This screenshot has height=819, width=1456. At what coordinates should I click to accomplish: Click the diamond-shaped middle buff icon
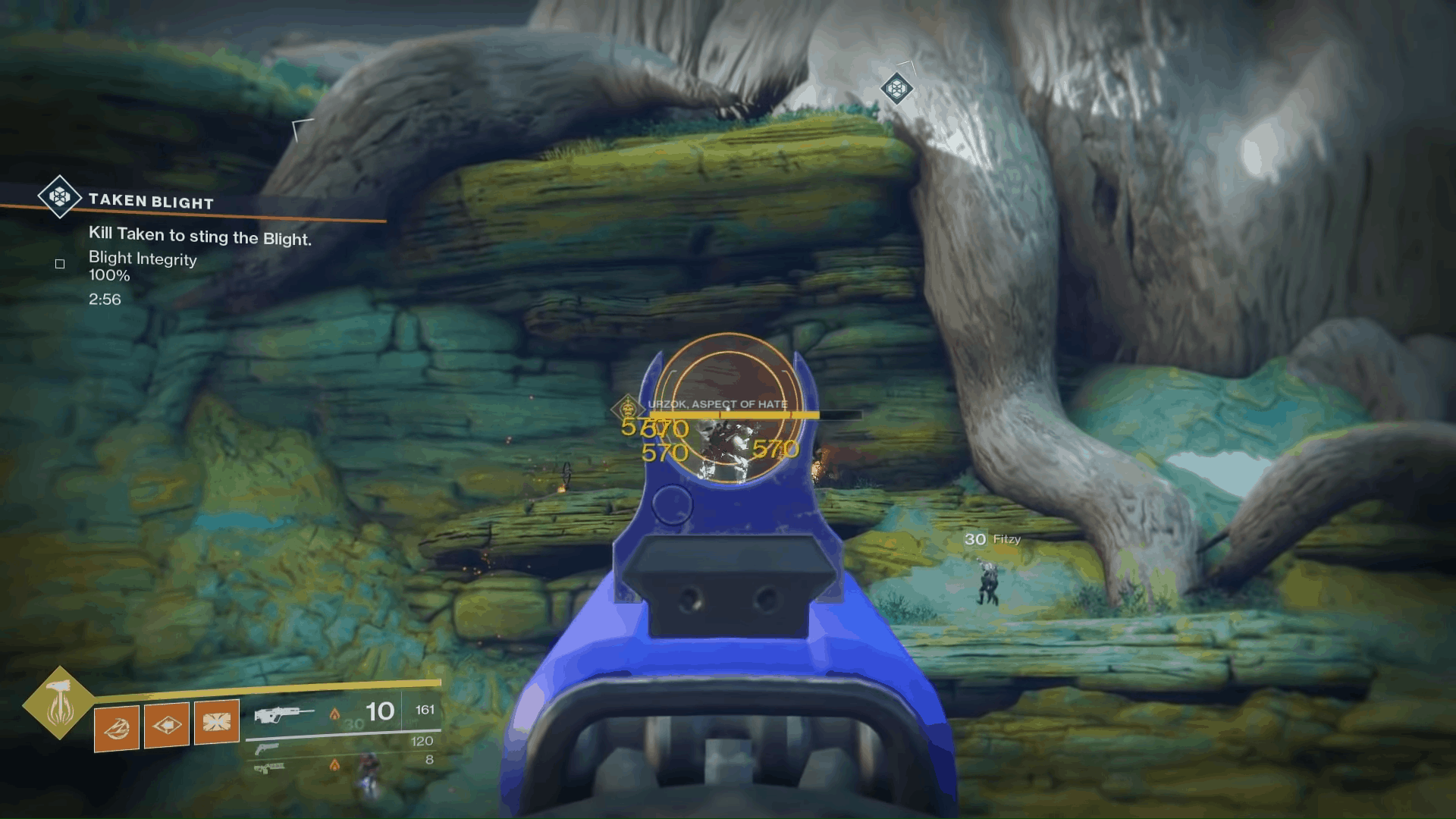[168, 726]
